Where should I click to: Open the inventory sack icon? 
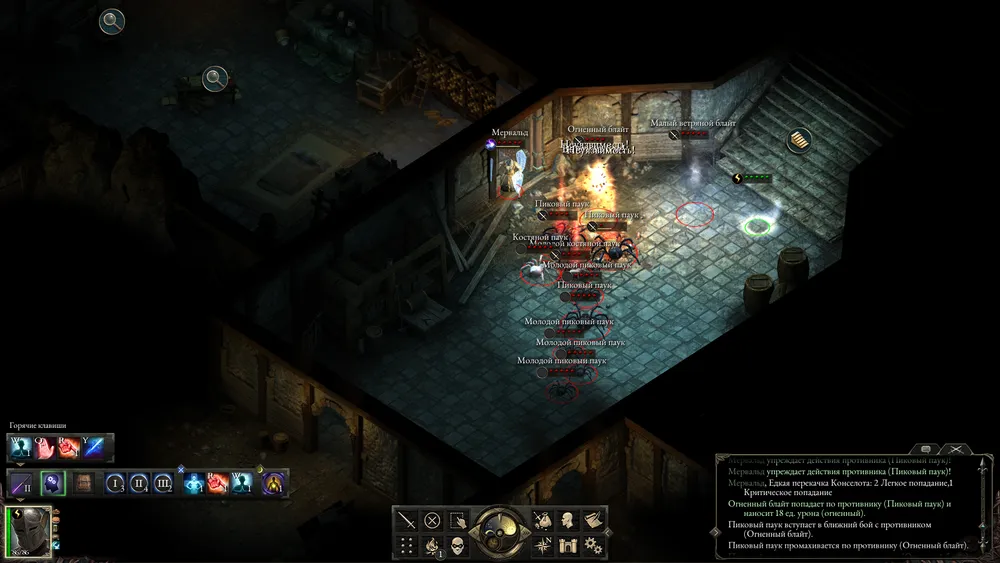[541, 520]
